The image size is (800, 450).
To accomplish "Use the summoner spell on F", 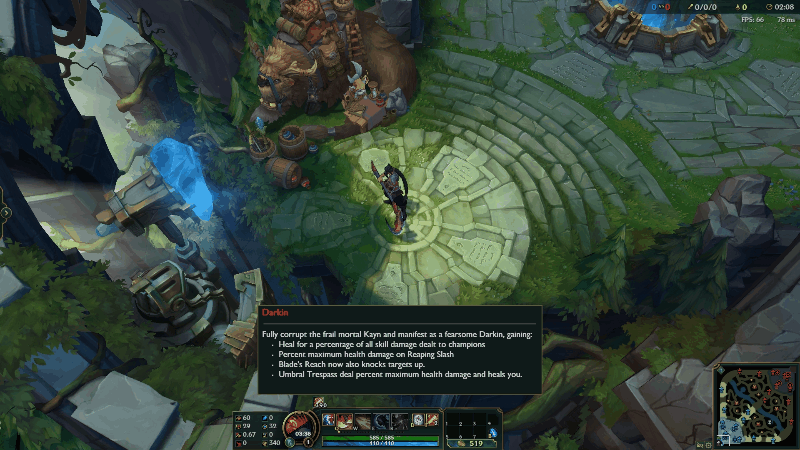I will click(x=432, y=420).
